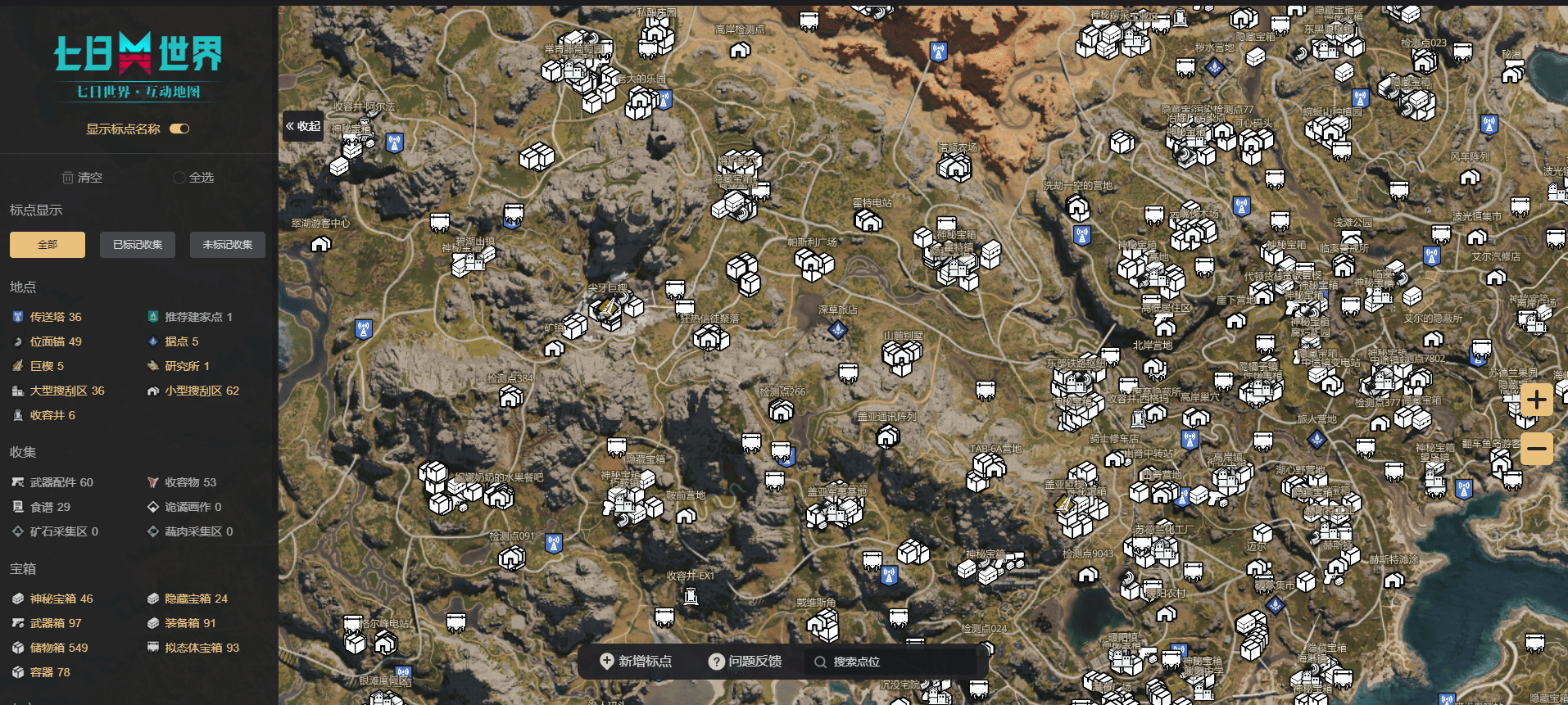1568x705 pixels.
Task: Open the 新增标点 add marker option
Action: tap(636, 662)
